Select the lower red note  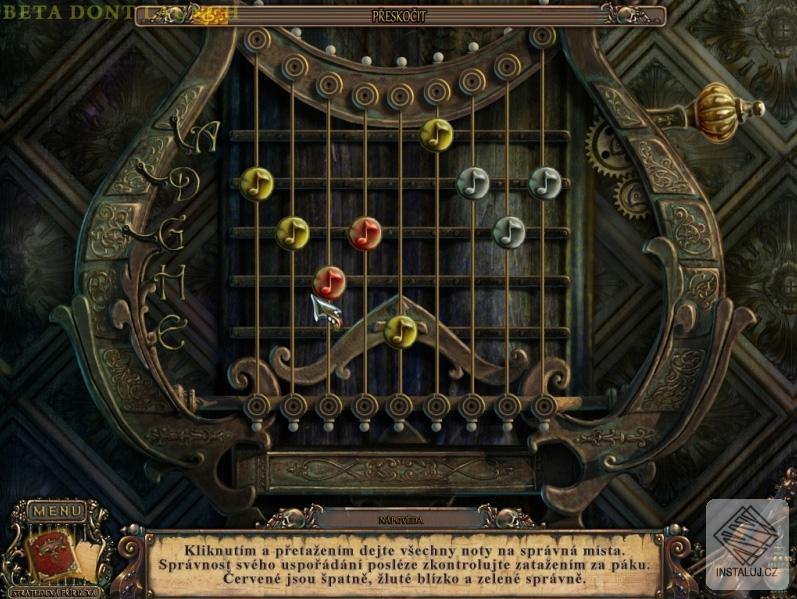(x=329, y=282)
